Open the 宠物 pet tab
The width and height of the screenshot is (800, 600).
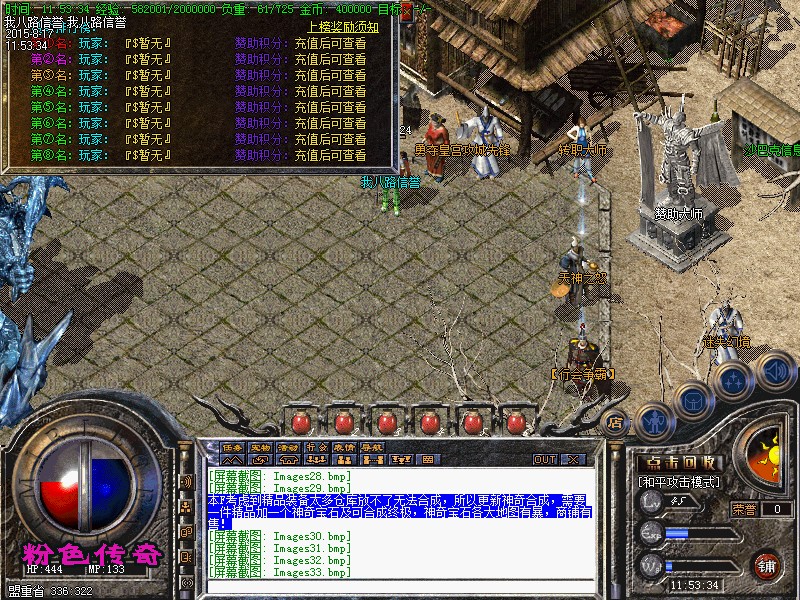(x=261, y=447)
